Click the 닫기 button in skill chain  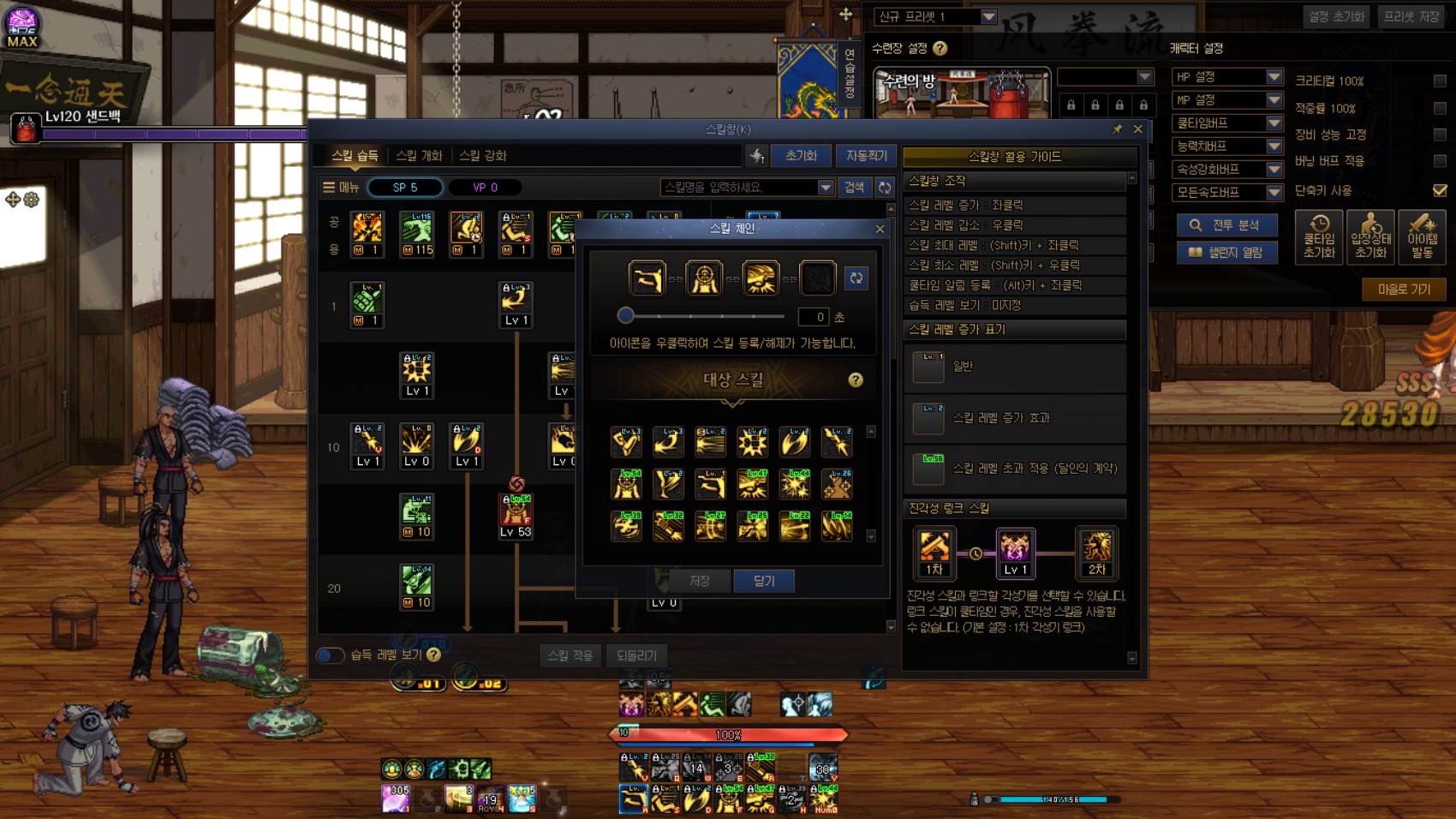(x=764, y=581)
